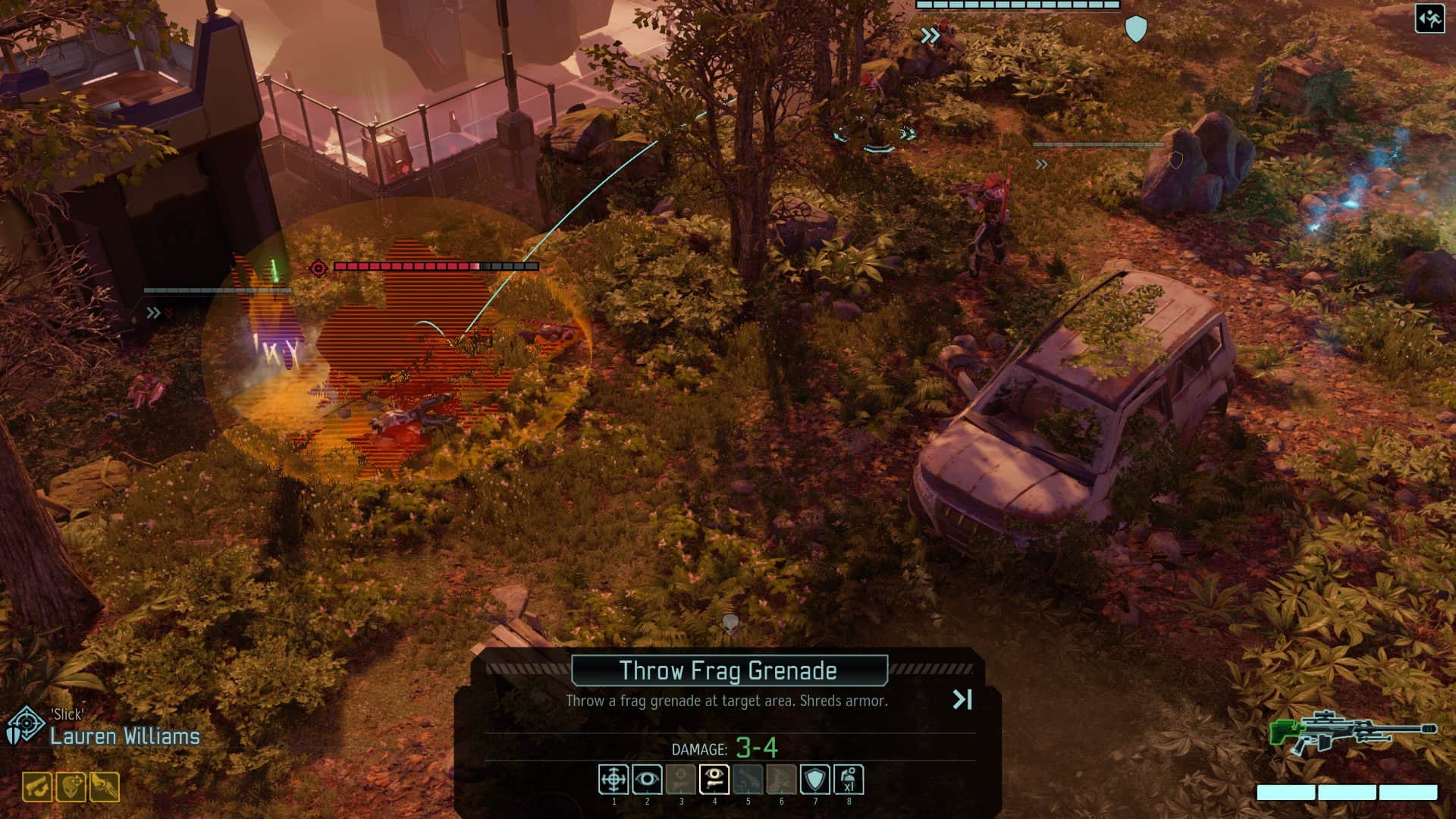Select the crosshair fire-weapon ability in slot 1

(x=614, y=780)
